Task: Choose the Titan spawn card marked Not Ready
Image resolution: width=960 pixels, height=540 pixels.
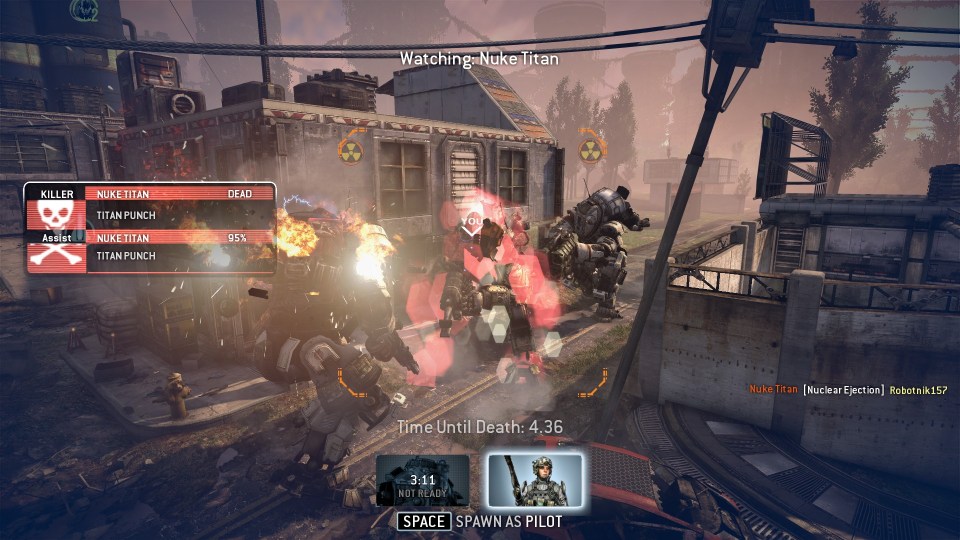Action: coord(423,480)
